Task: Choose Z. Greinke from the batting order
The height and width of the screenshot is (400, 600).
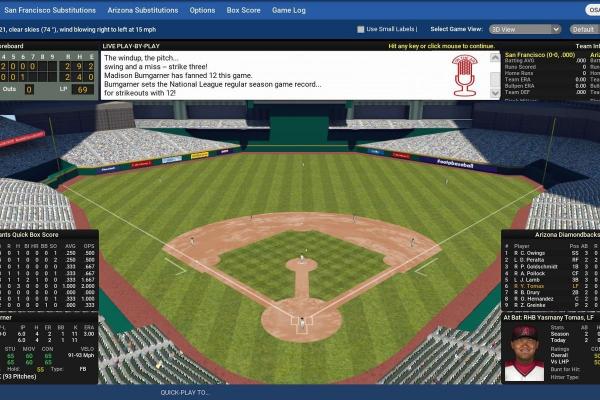Action: coord(535,305)
